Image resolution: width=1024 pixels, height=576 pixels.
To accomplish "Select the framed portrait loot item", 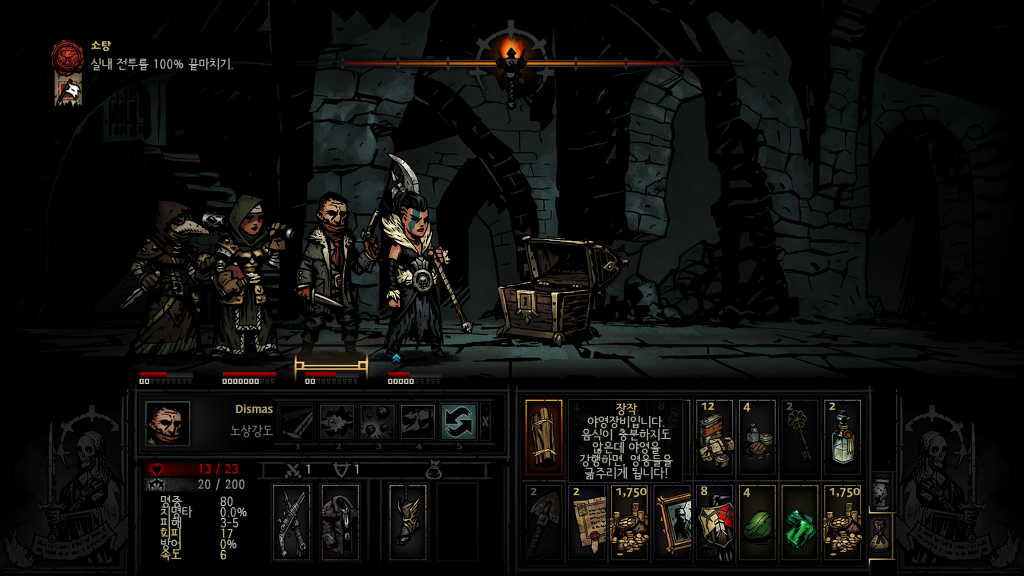I will (x=673, y=521).
